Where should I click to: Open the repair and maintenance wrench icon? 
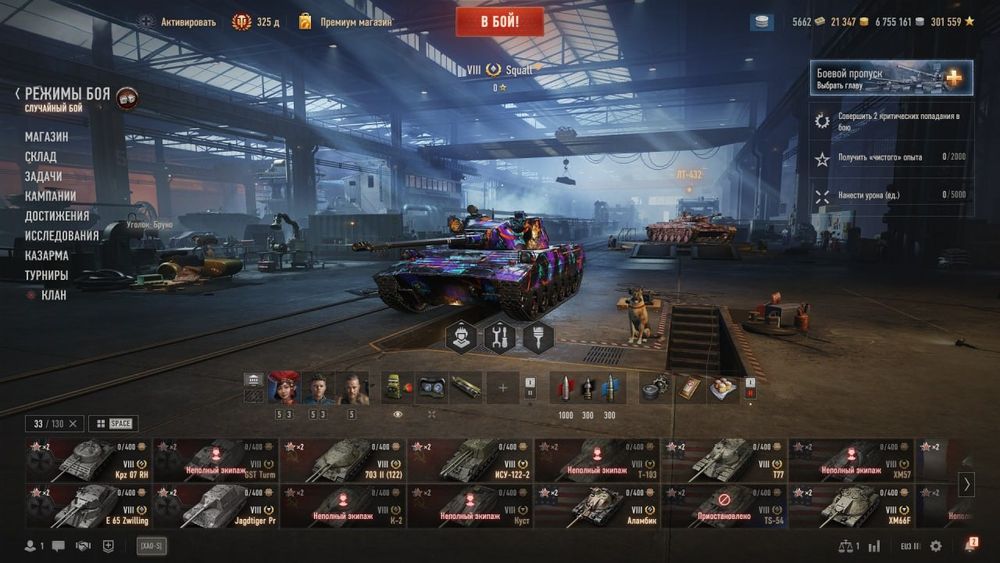pyautogui.click(x=500, y=338)
